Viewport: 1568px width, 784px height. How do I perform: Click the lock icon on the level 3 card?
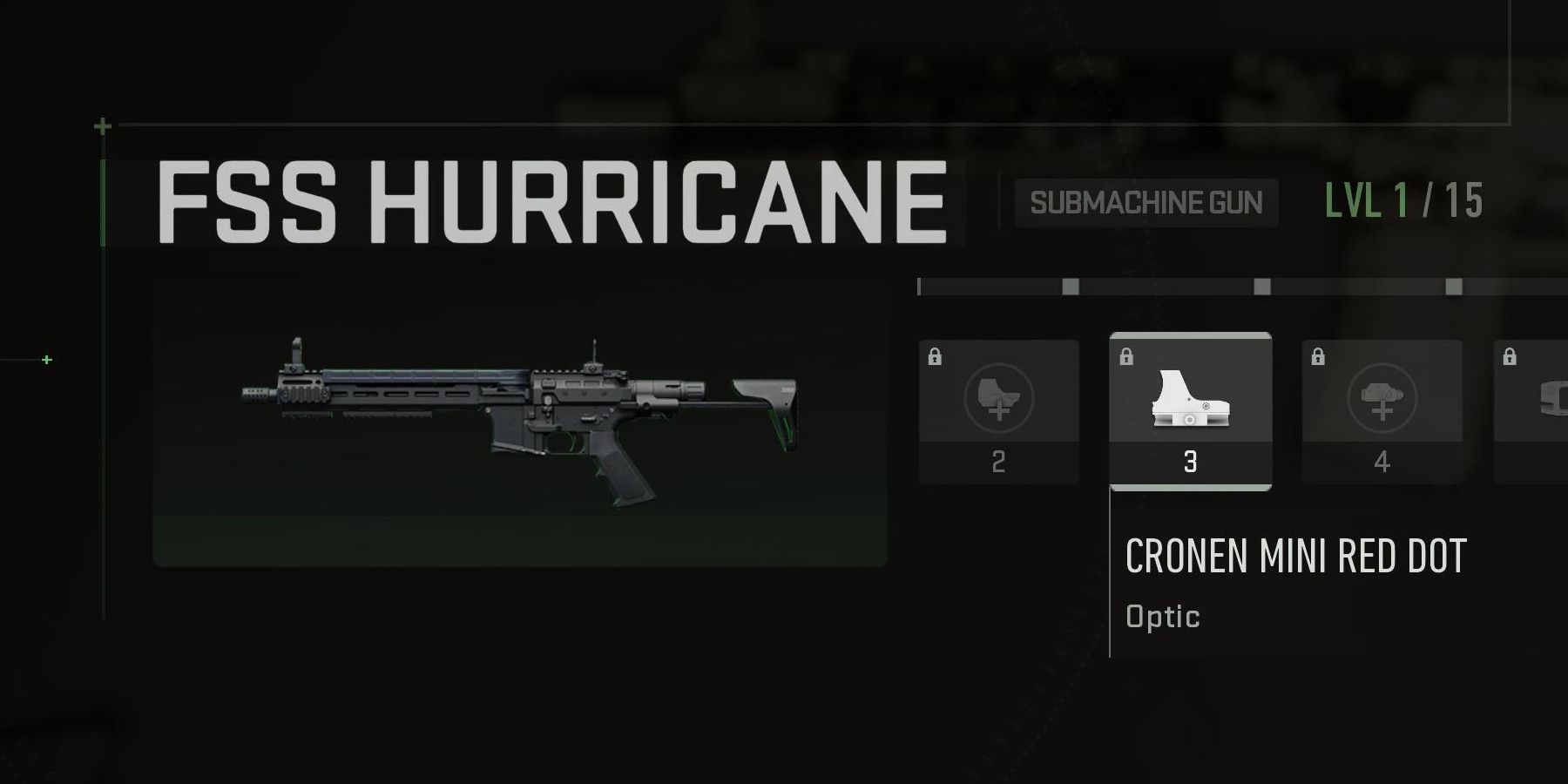click(1125, 355)
